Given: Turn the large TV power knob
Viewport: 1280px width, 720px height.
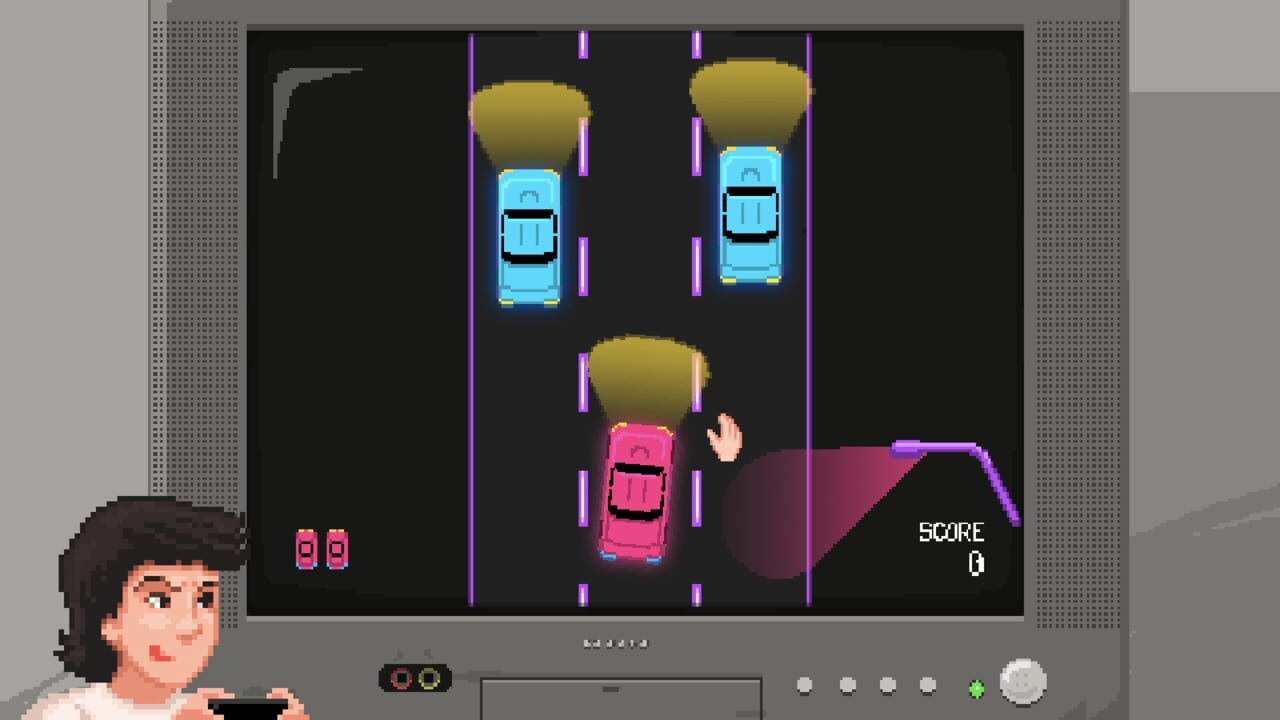Looking at the screenshot, I should tap(1020, 682).
